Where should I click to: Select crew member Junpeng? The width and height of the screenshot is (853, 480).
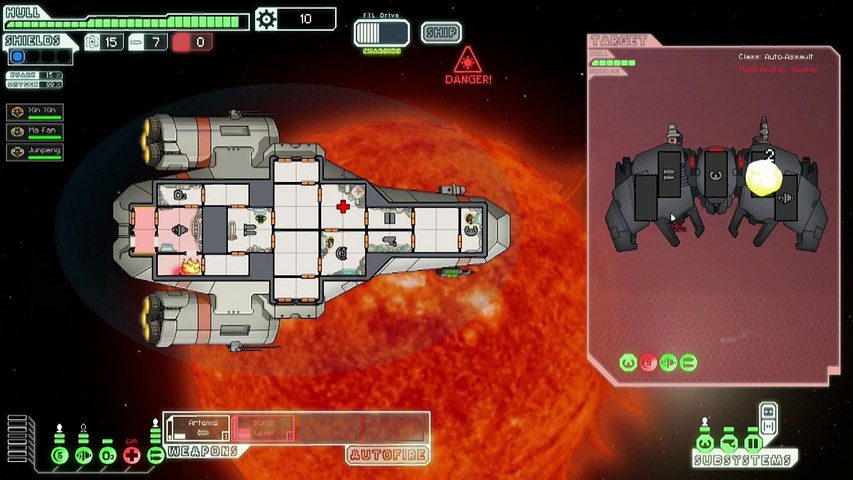[35, 152]
